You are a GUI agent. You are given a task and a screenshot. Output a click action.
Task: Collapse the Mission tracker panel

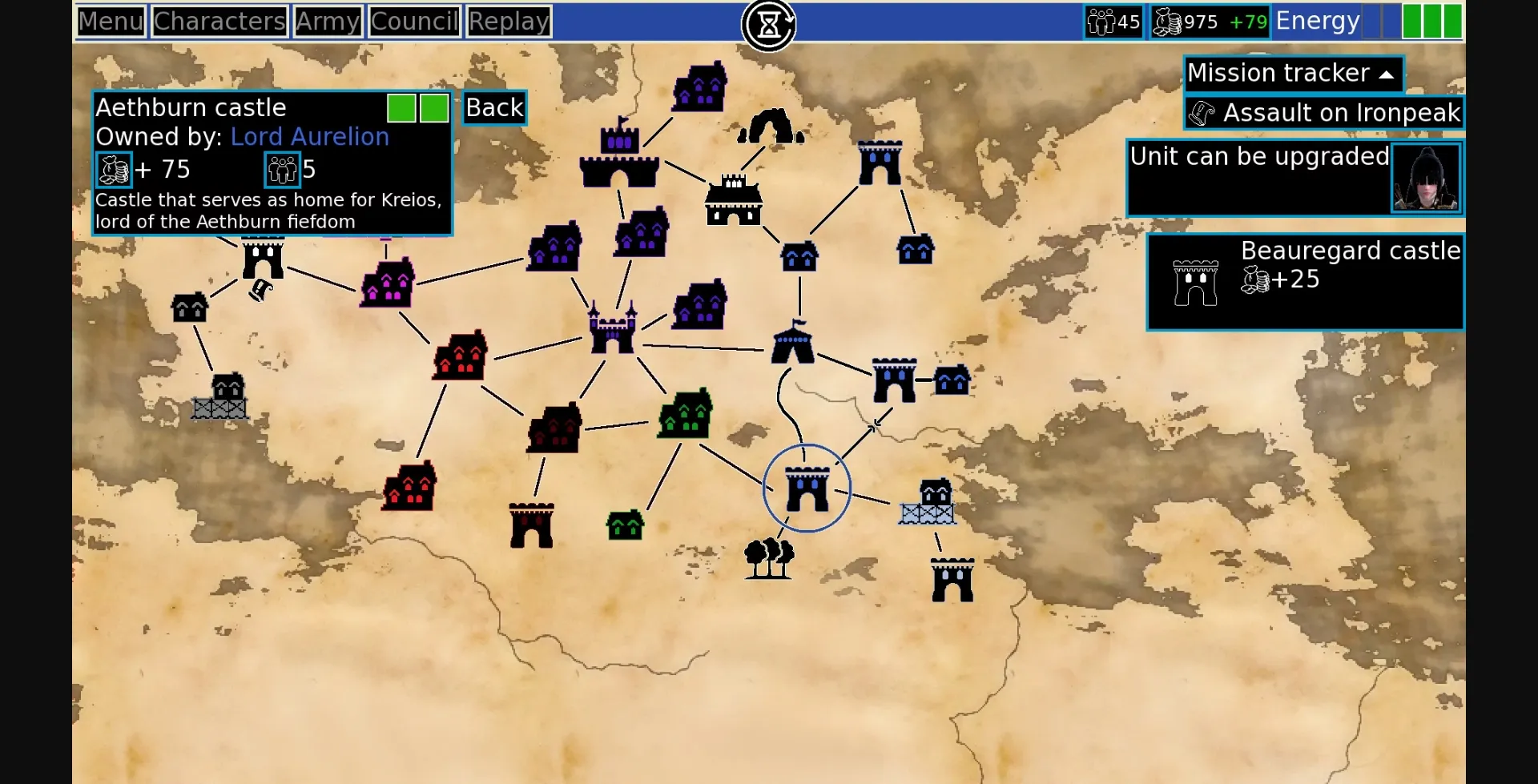click(x=1387, y=73)
